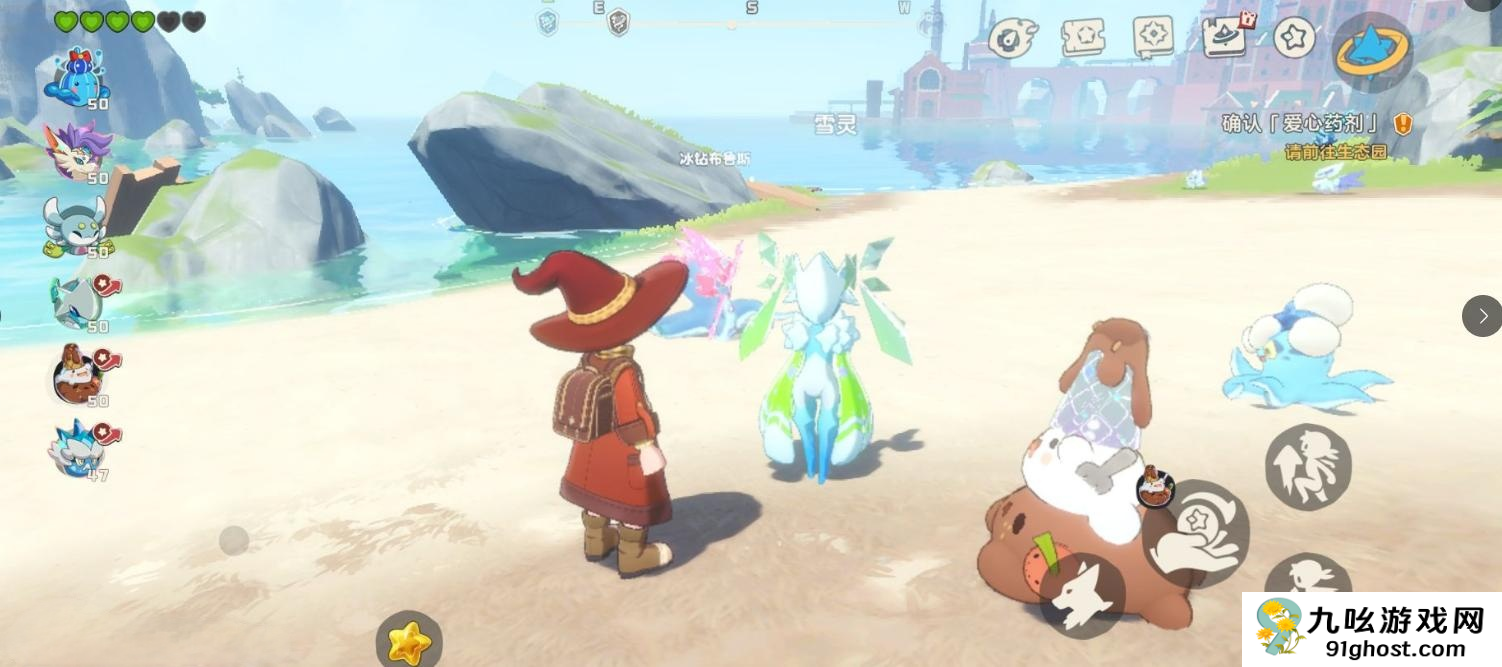Tap the gold star button

click(409, 641)
